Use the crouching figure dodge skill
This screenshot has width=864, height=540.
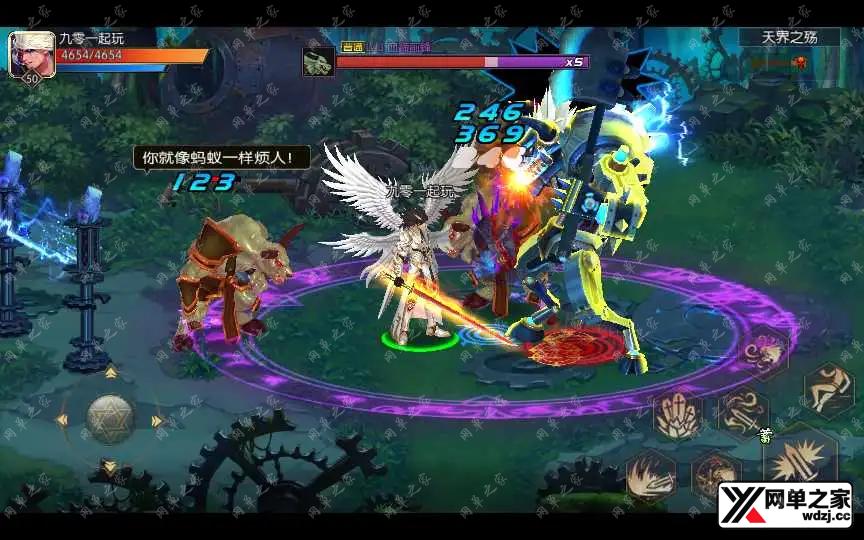tap(828, 387)
